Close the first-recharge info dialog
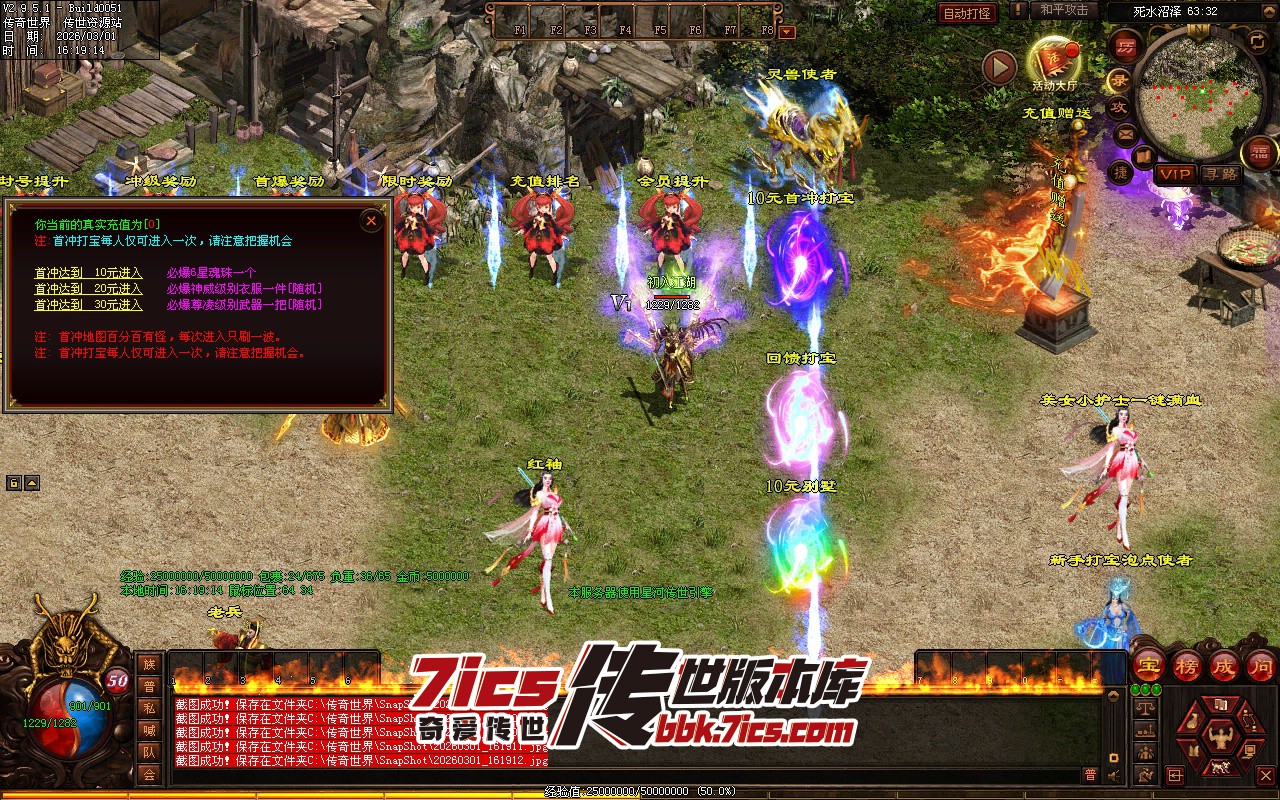Viewport: 1280px width, 800px height. pos(371,221)
